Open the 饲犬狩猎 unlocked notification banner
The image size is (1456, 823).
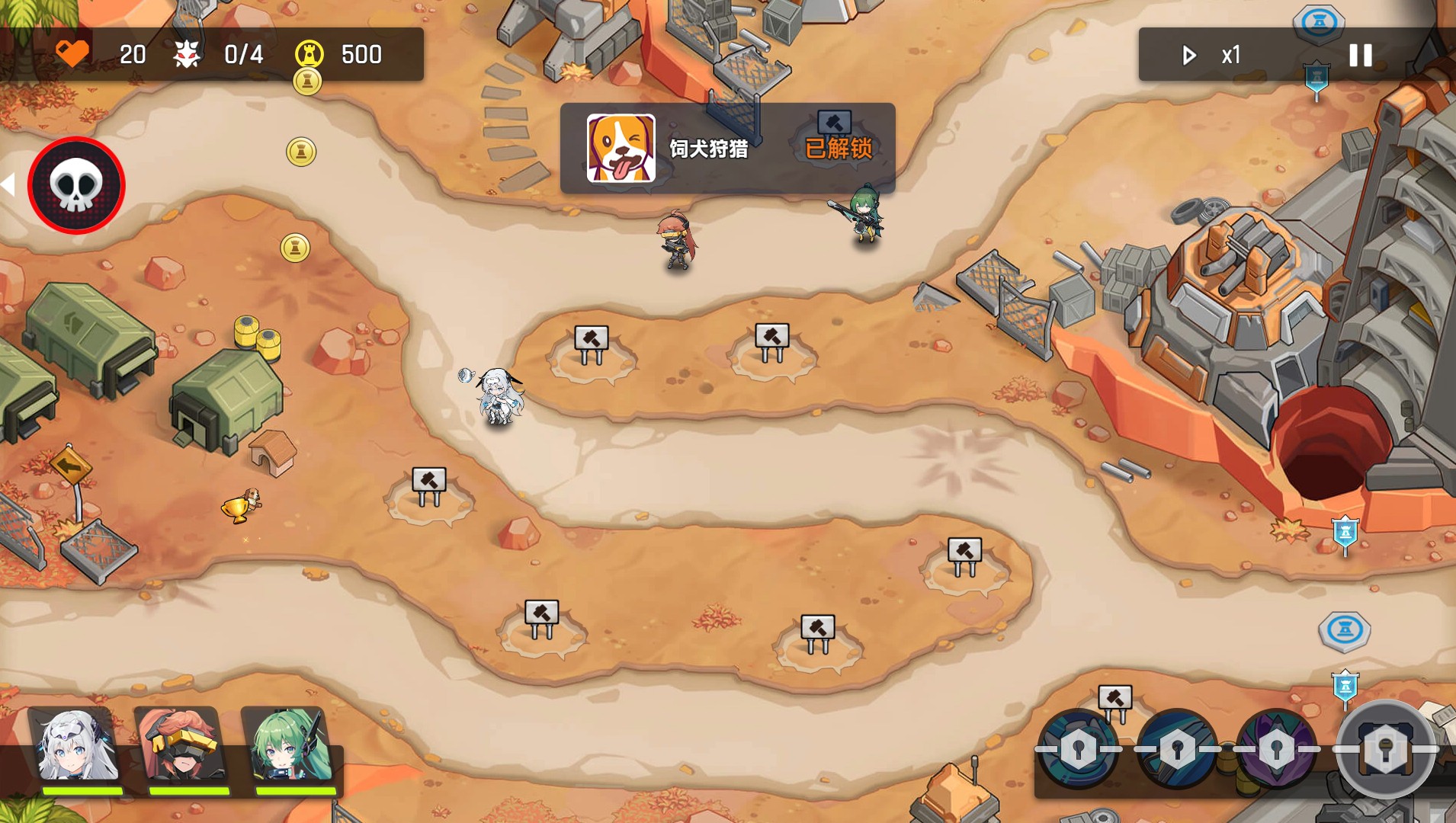(727, 148)
